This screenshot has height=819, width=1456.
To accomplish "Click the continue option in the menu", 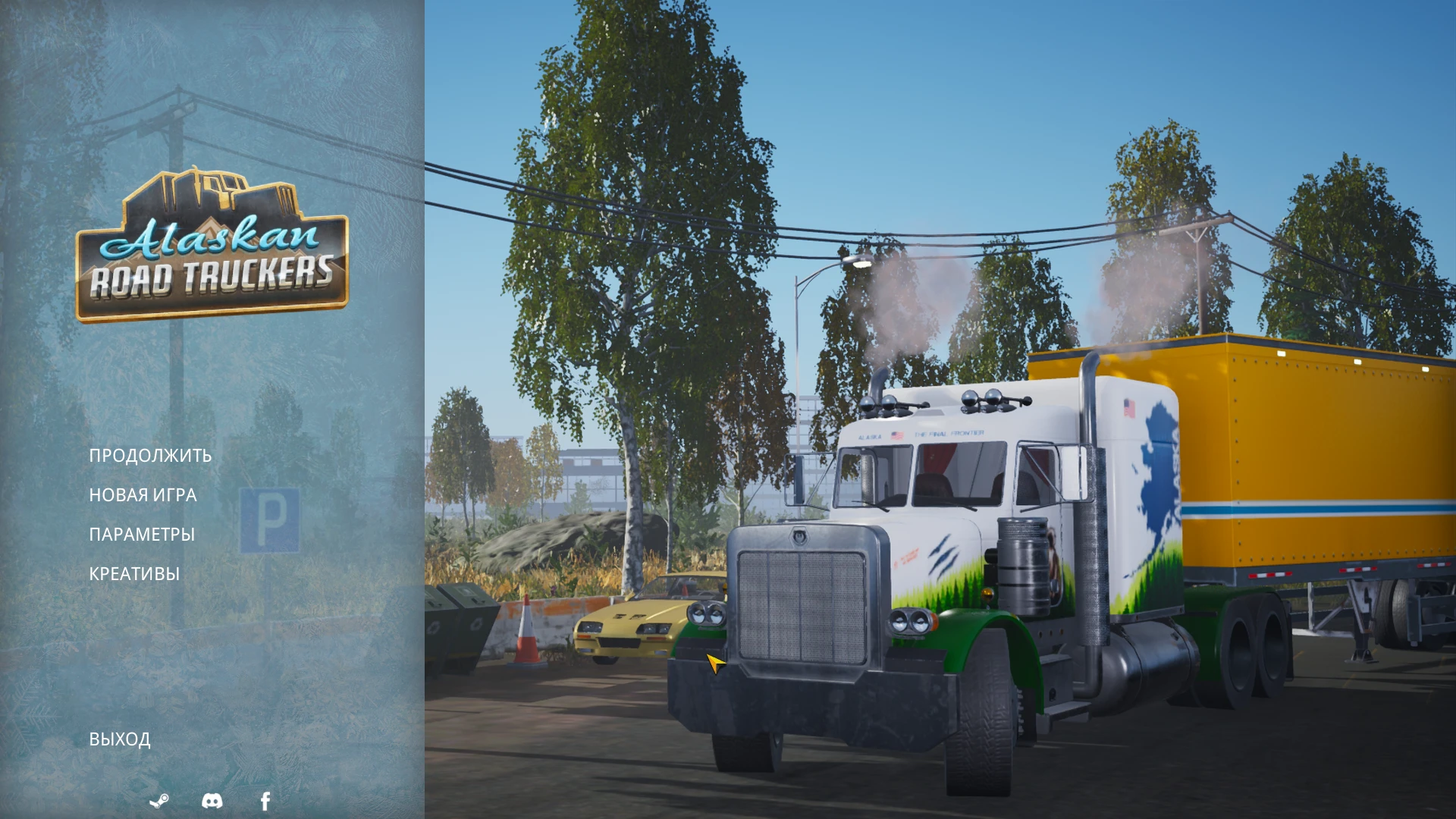I will click(x=150, y=456).
